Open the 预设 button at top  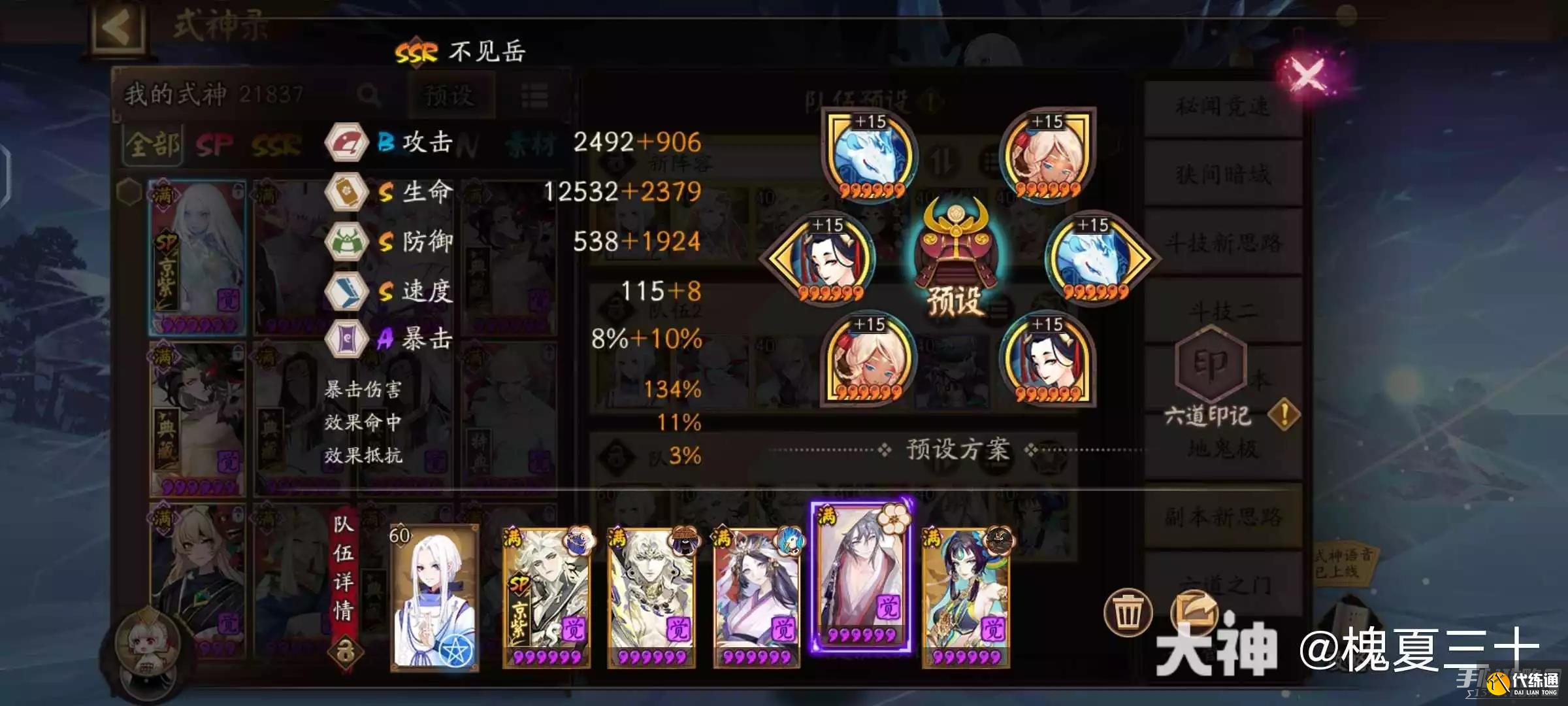[452, 95]
